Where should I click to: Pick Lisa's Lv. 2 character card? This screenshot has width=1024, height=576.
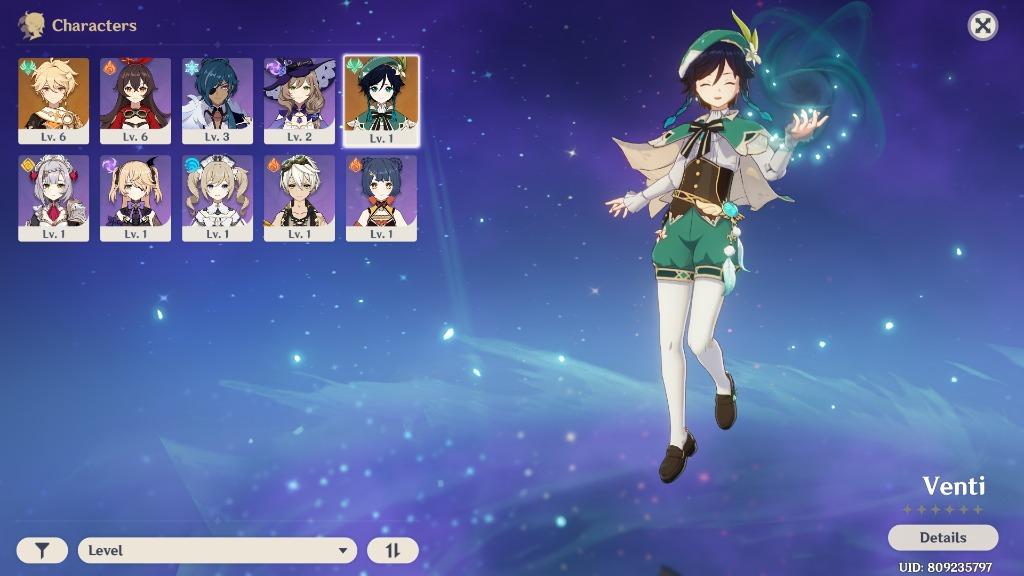click(x=299, y=100)
